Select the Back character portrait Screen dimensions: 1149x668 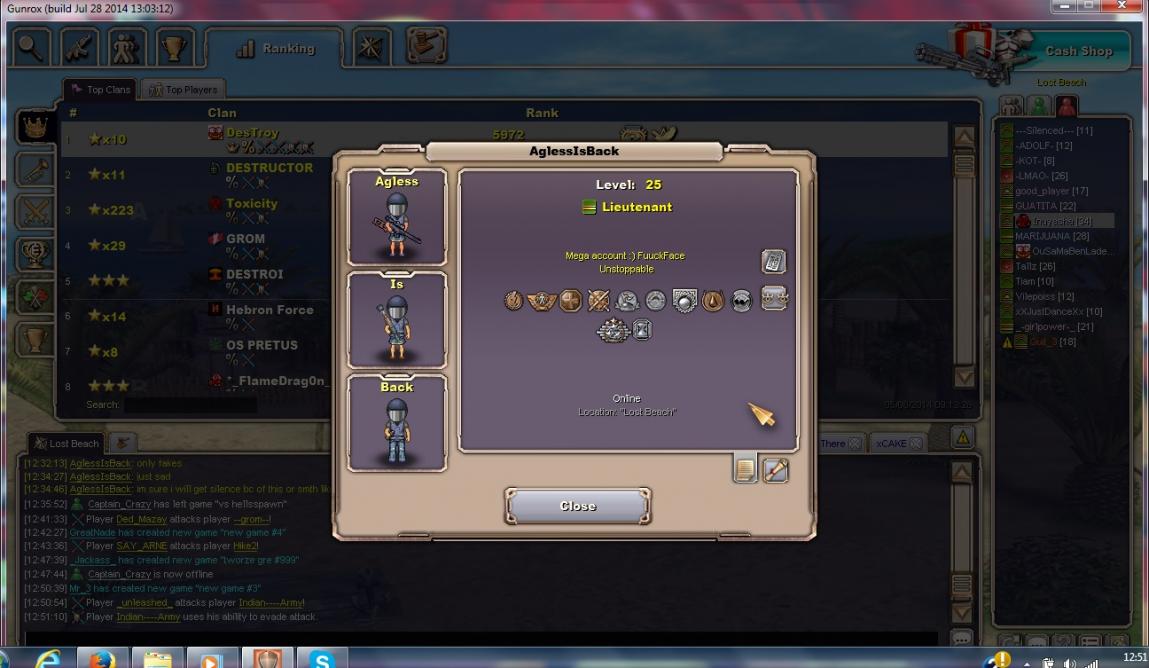coord(397,423)
